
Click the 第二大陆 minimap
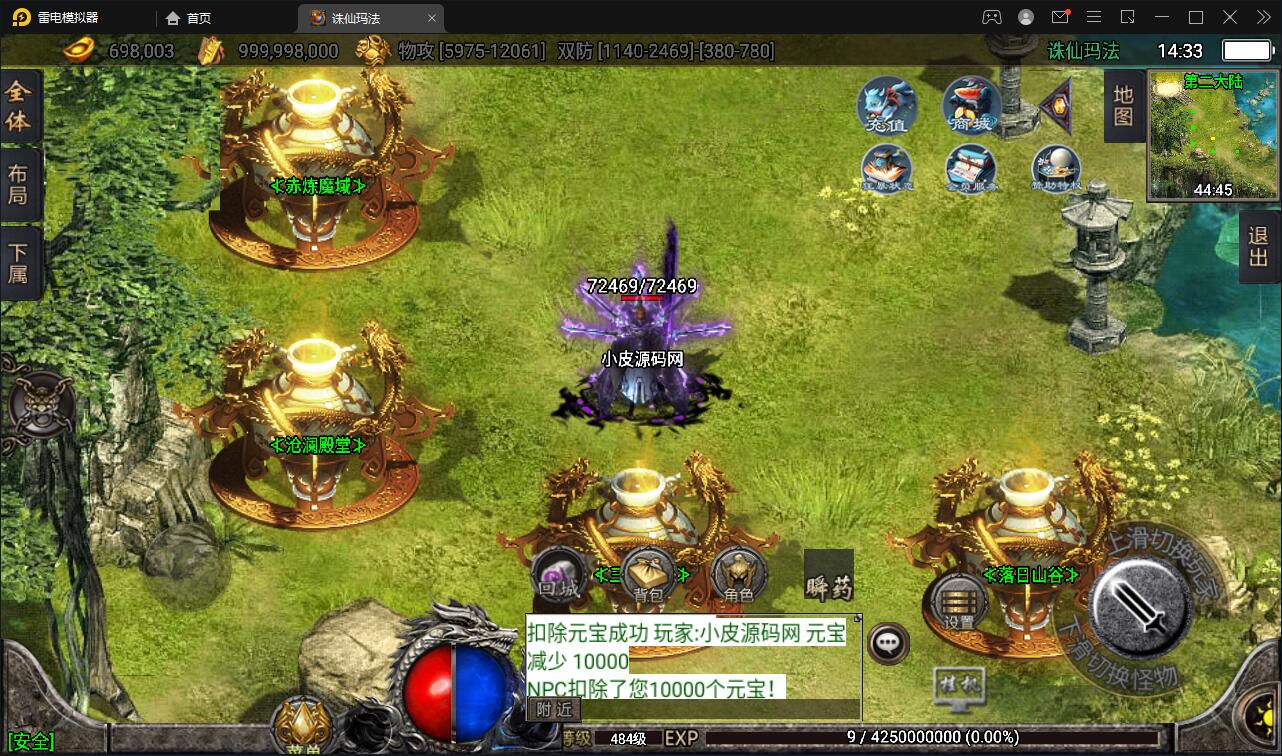(x=1214, y=136)
